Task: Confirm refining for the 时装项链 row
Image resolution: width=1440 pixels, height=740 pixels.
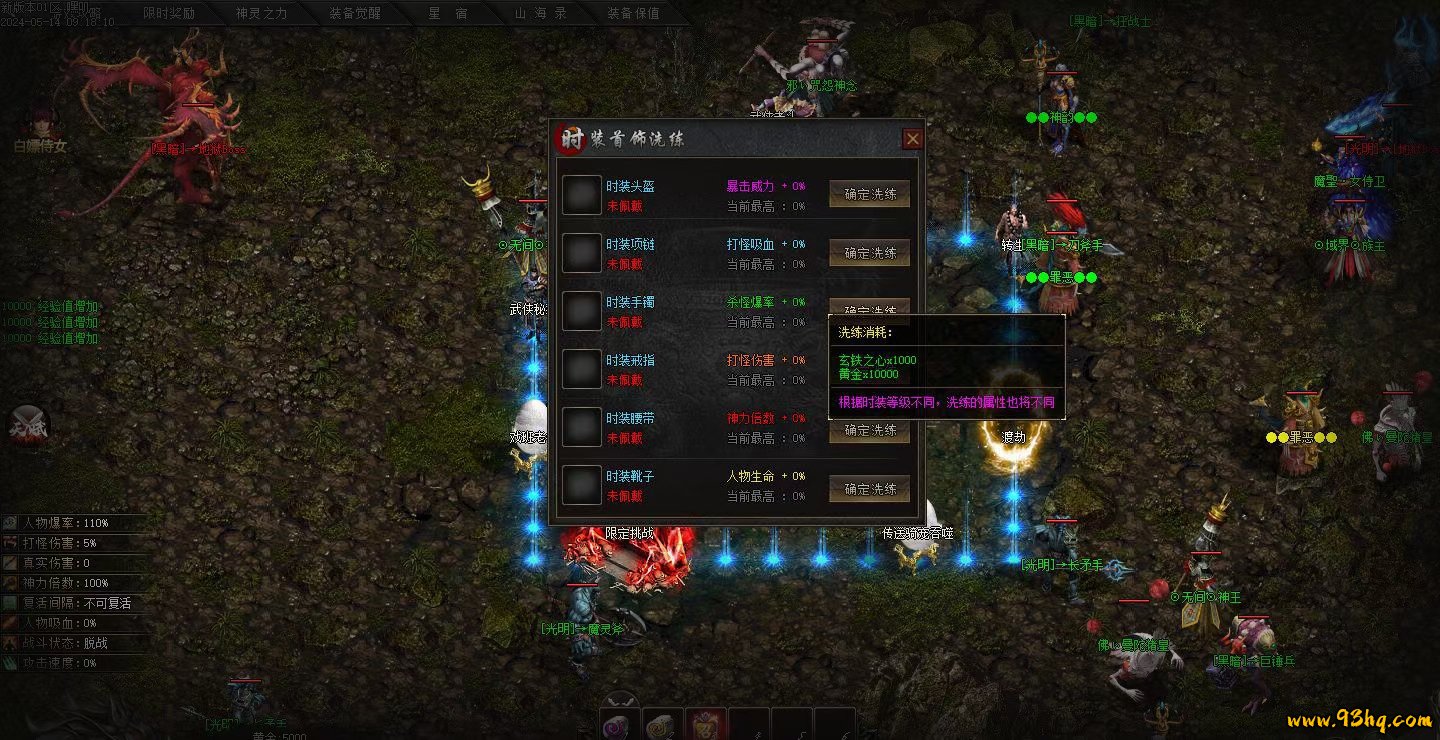Action: (870, 253)
